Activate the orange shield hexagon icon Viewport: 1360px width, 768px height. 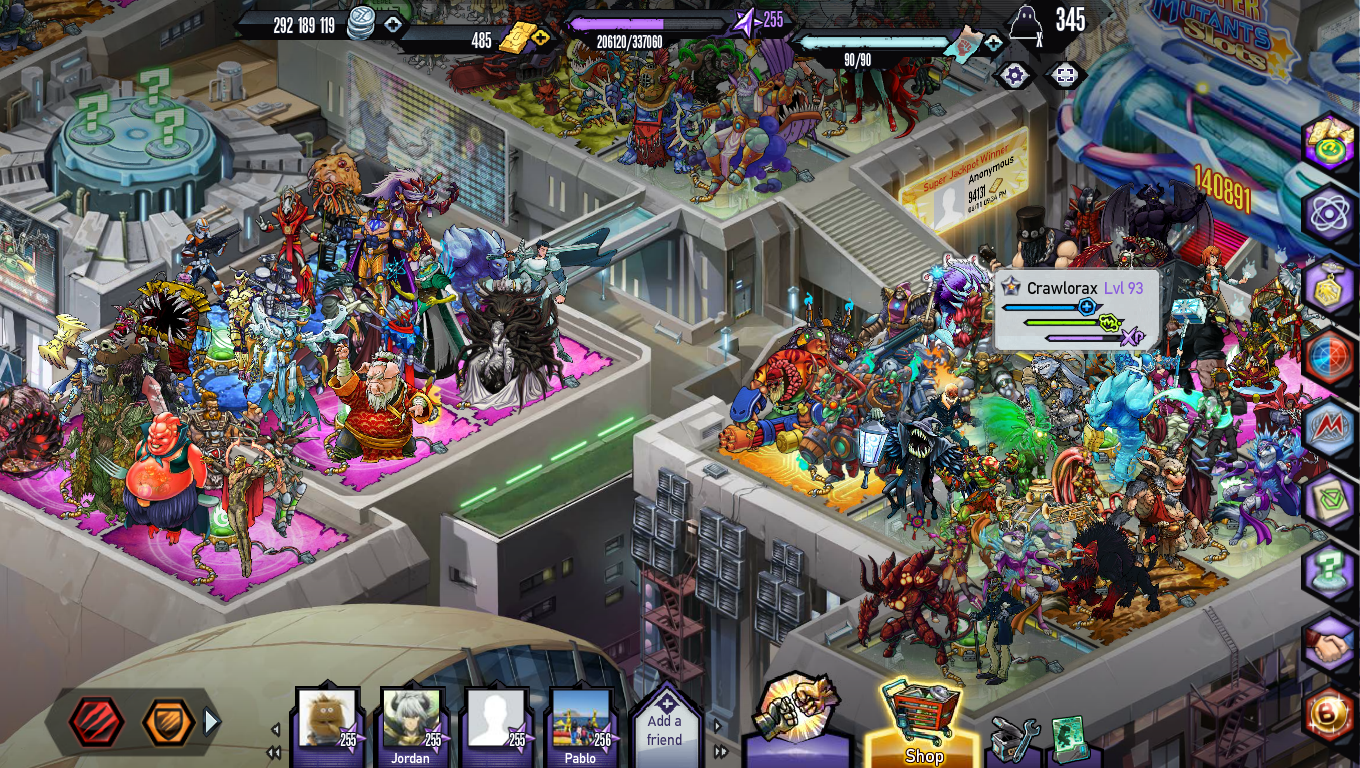tap(167, 722)
